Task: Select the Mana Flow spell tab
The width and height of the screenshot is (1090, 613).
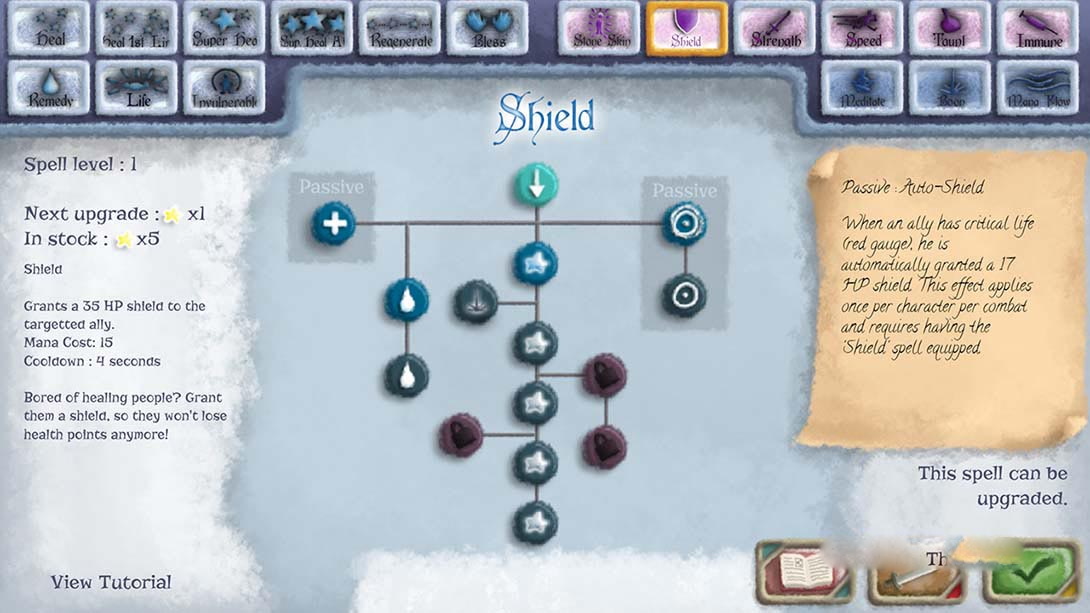Action: [1037, 88]
